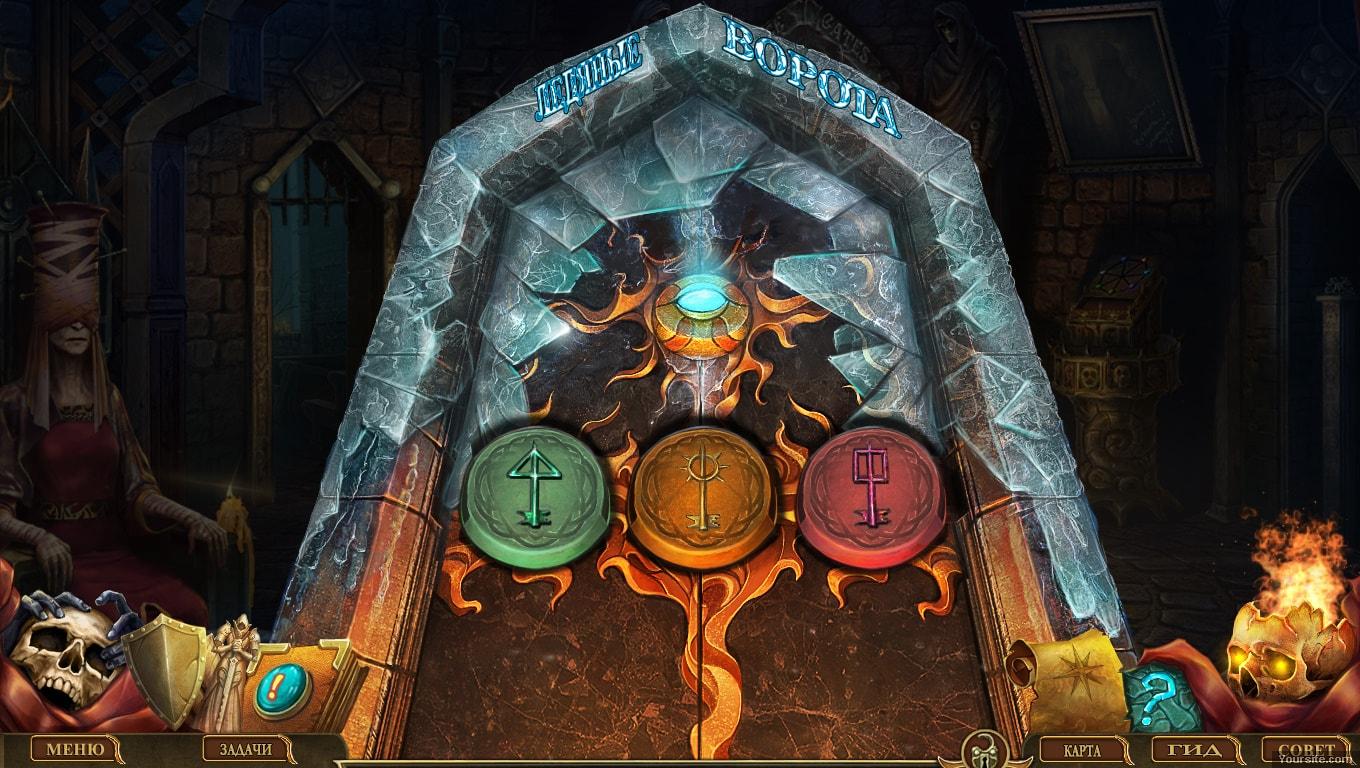Open the КАРТА map button

(1083, 749)
